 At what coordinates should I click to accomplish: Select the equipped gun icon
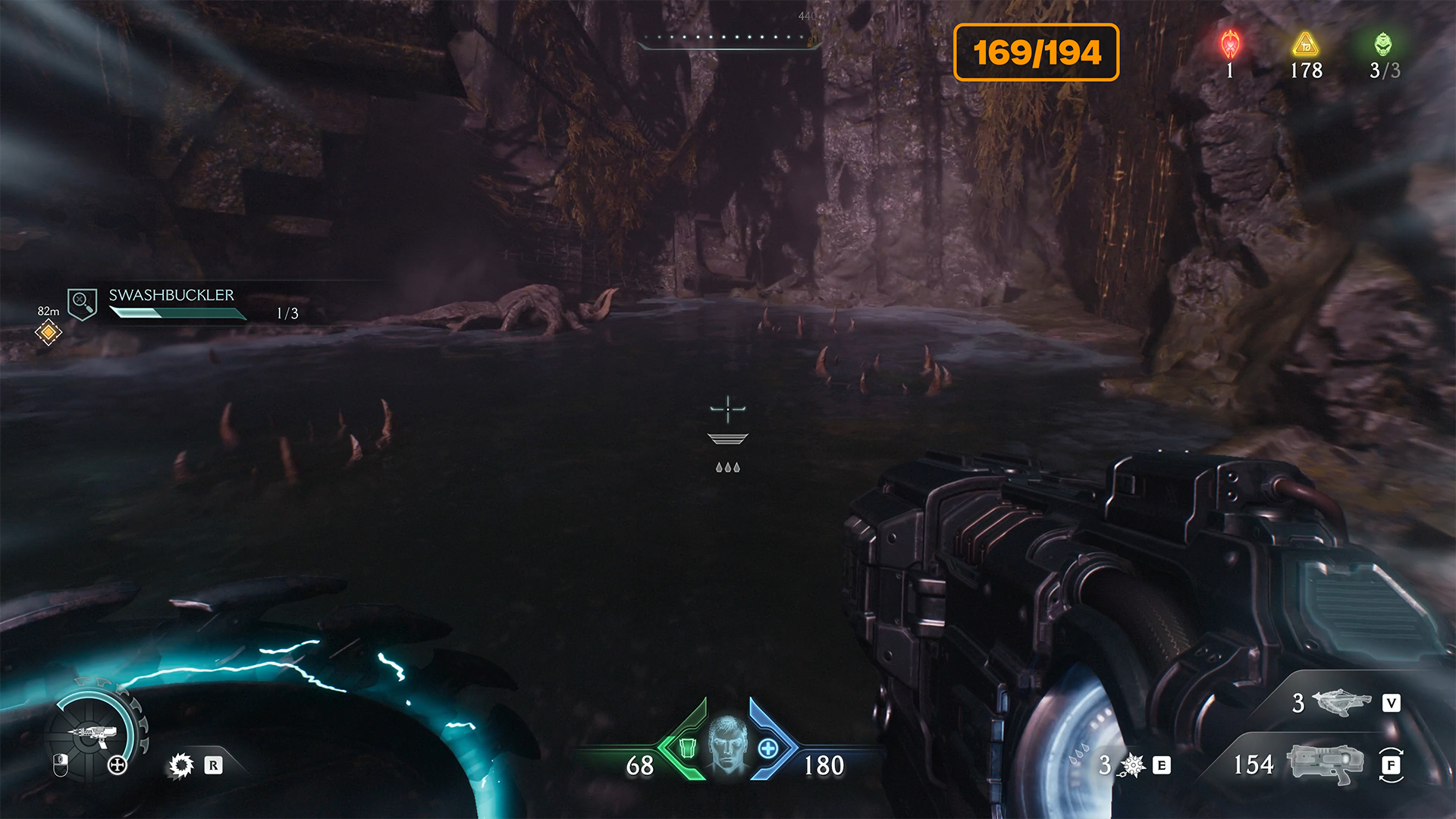click(1325, 764)
